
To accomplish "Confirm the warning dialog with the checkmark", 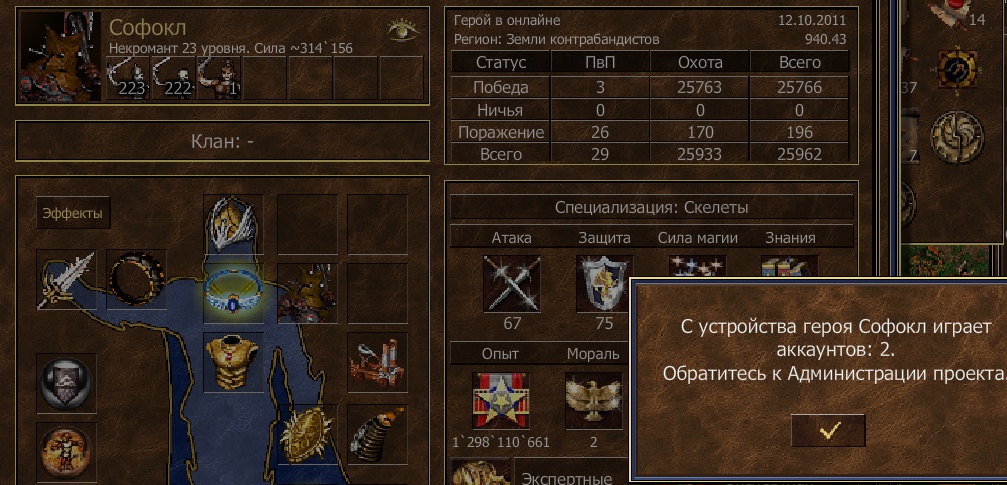I will pyautogui.click(x=828, y=430).
